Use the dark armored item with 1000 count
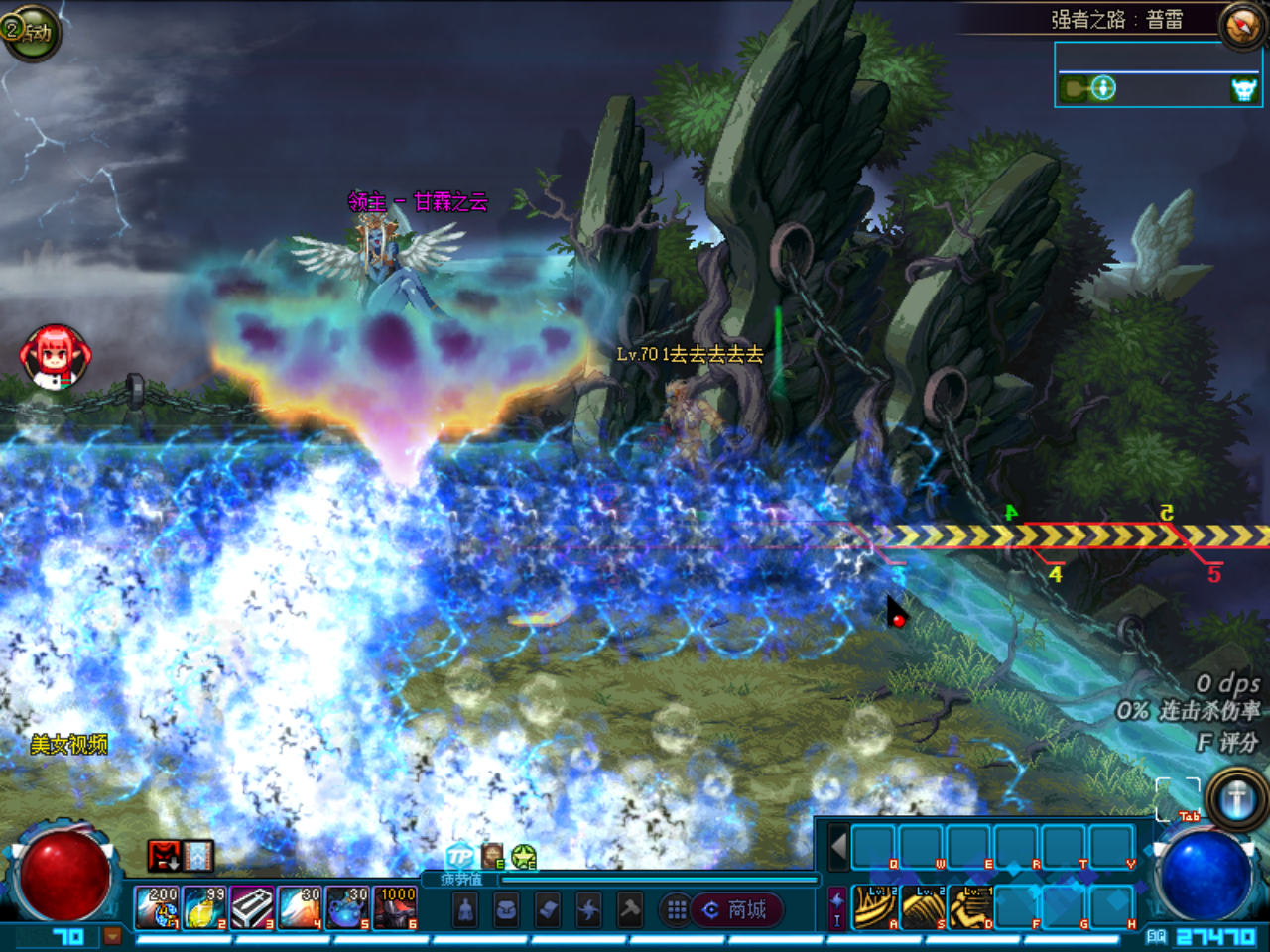 [x=395, y=908]
